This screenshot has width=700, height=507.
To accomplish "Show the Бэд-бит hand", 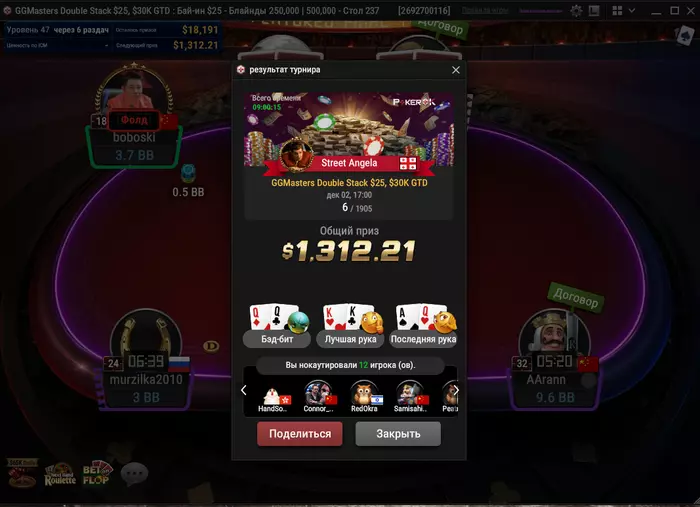I will [x=272, y=326].
